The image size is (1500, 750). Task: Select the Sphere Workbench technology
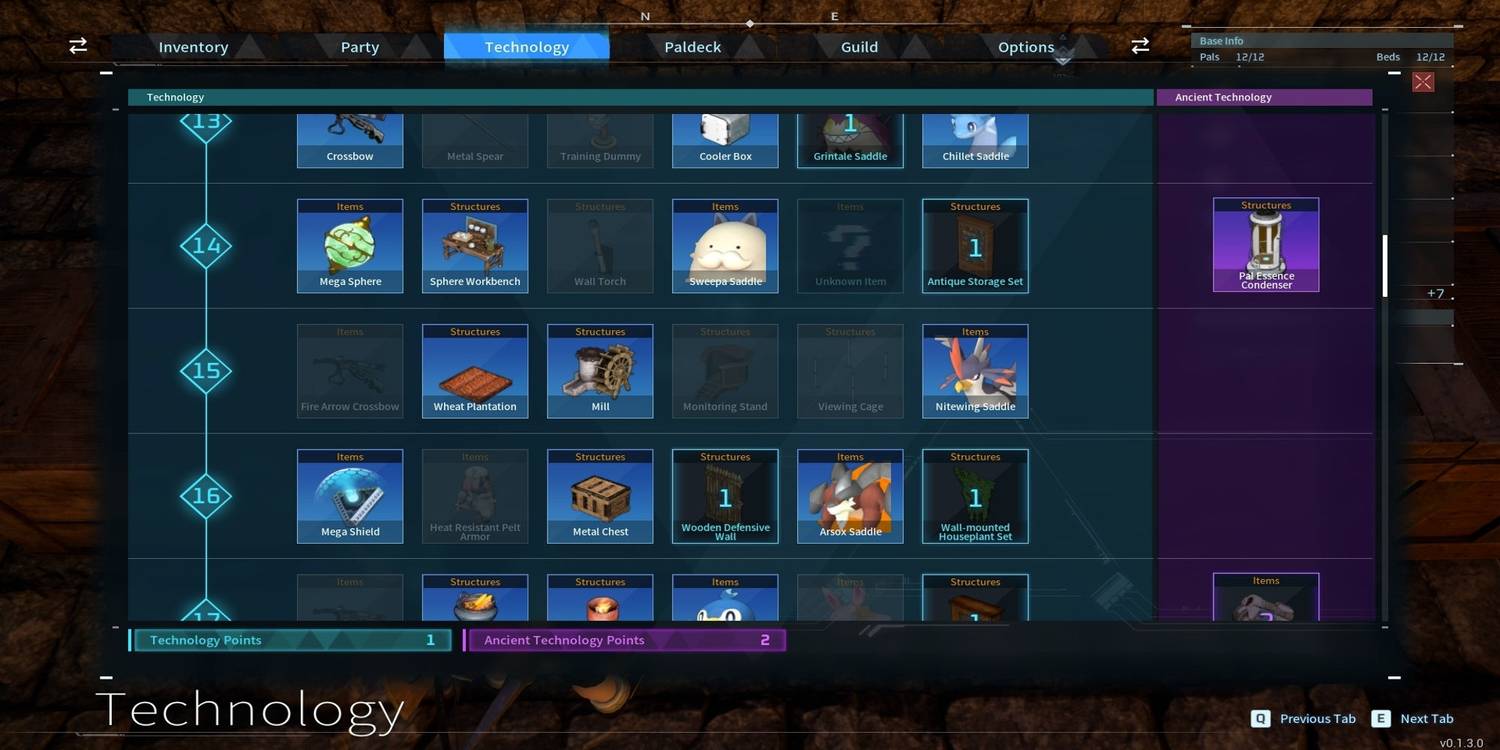[475, 245]
